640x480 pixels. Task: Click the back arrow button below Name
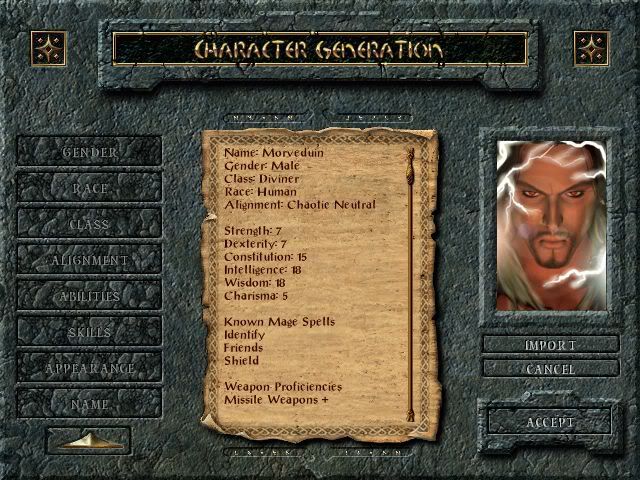tap(88, 441)
